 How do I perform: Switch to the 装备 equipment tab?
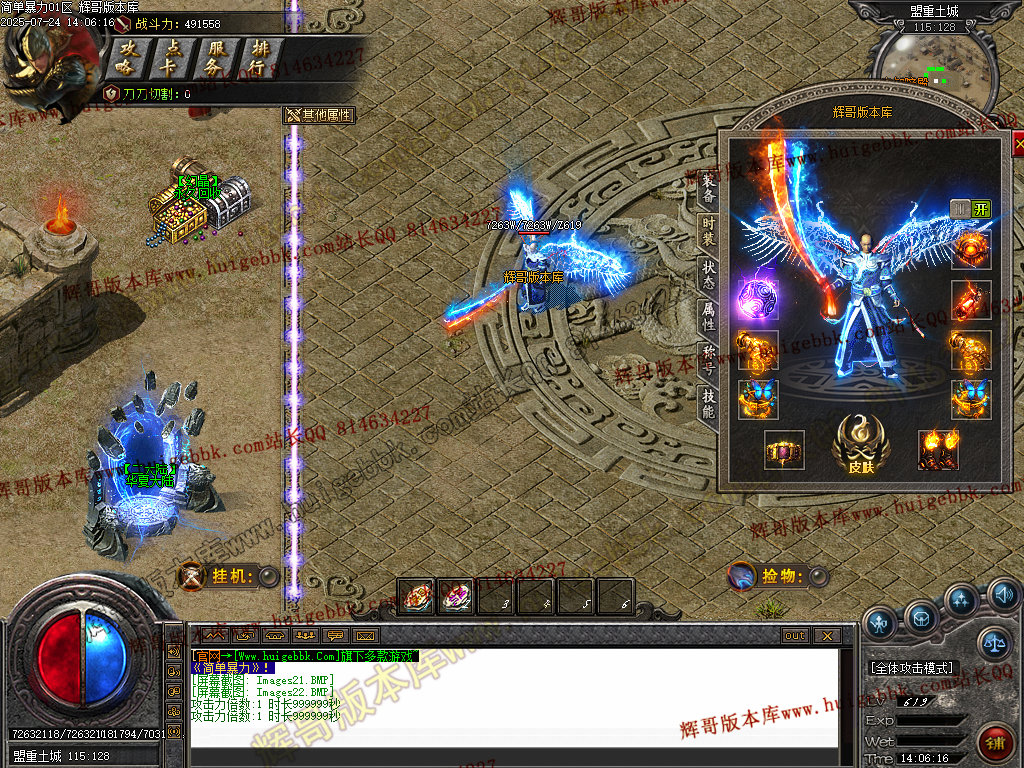pyautogui.click(x=708, y=190)
